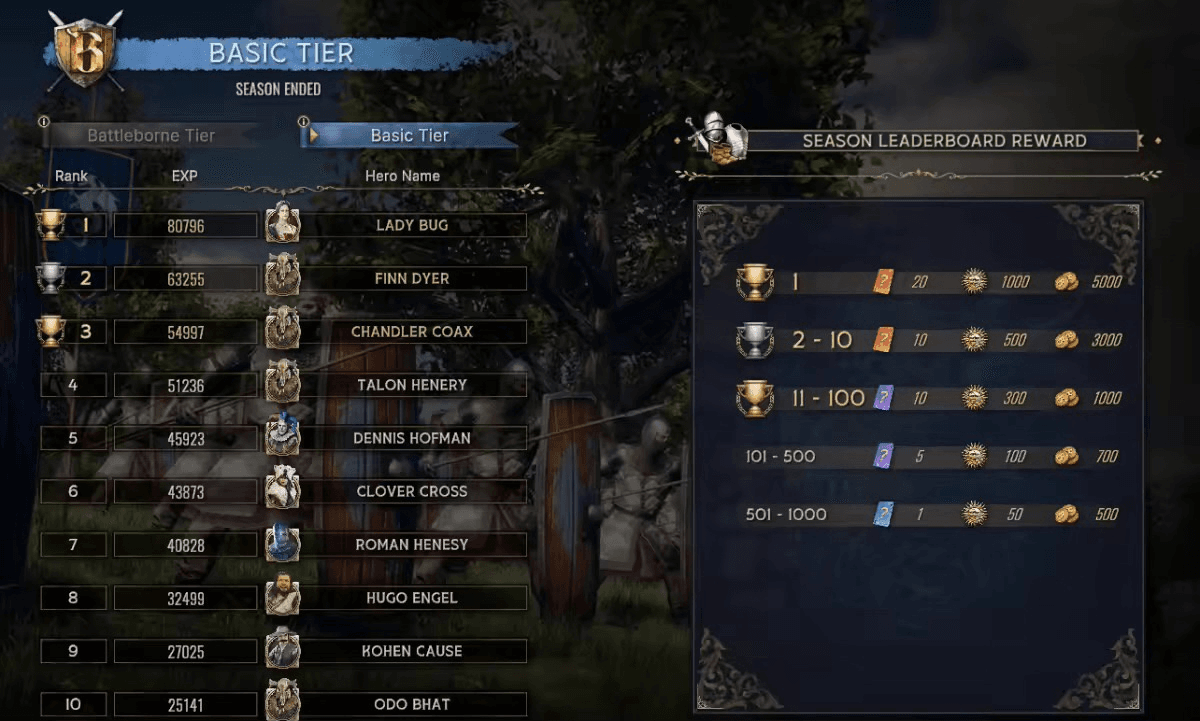The width and height of the screenshot is (1200, 721).
Task: Click the gold coins in 2 - 10 reward
Action: pos(1067,340)
